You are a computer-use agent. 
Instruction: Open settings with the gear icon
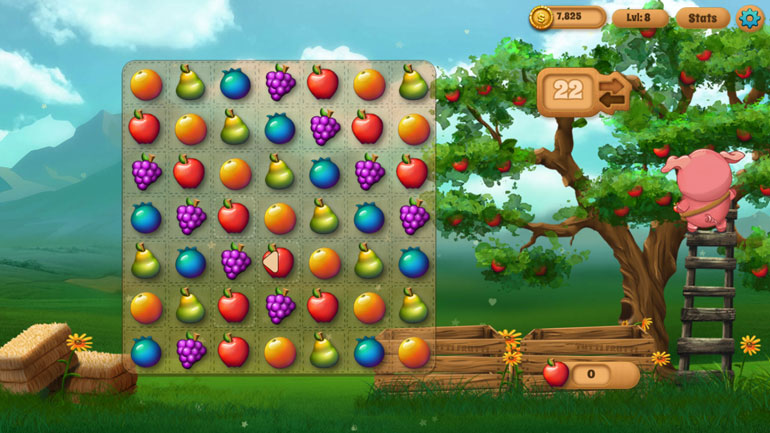point(748,17)
